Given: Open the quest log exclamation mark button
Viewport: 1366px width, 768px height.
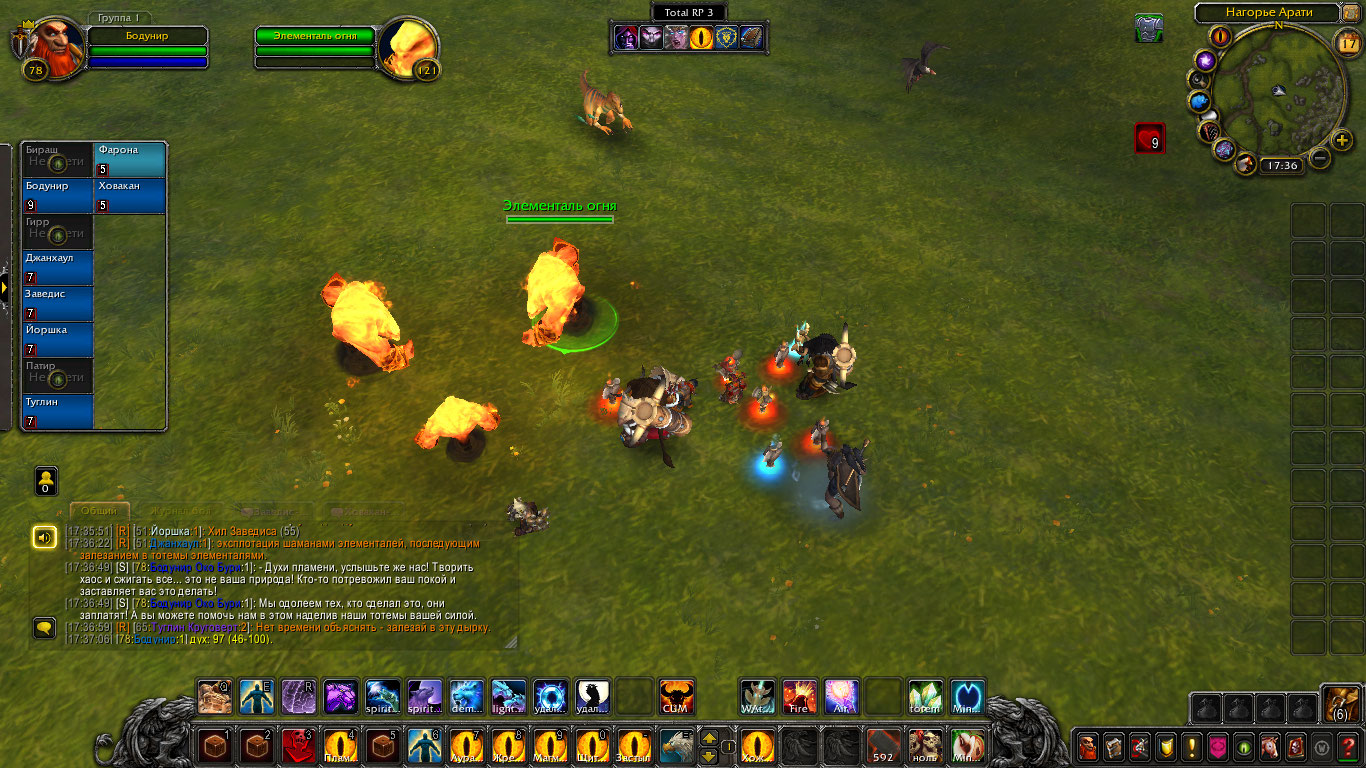Looking at the screenshot, I should (x=1192, y=746).
